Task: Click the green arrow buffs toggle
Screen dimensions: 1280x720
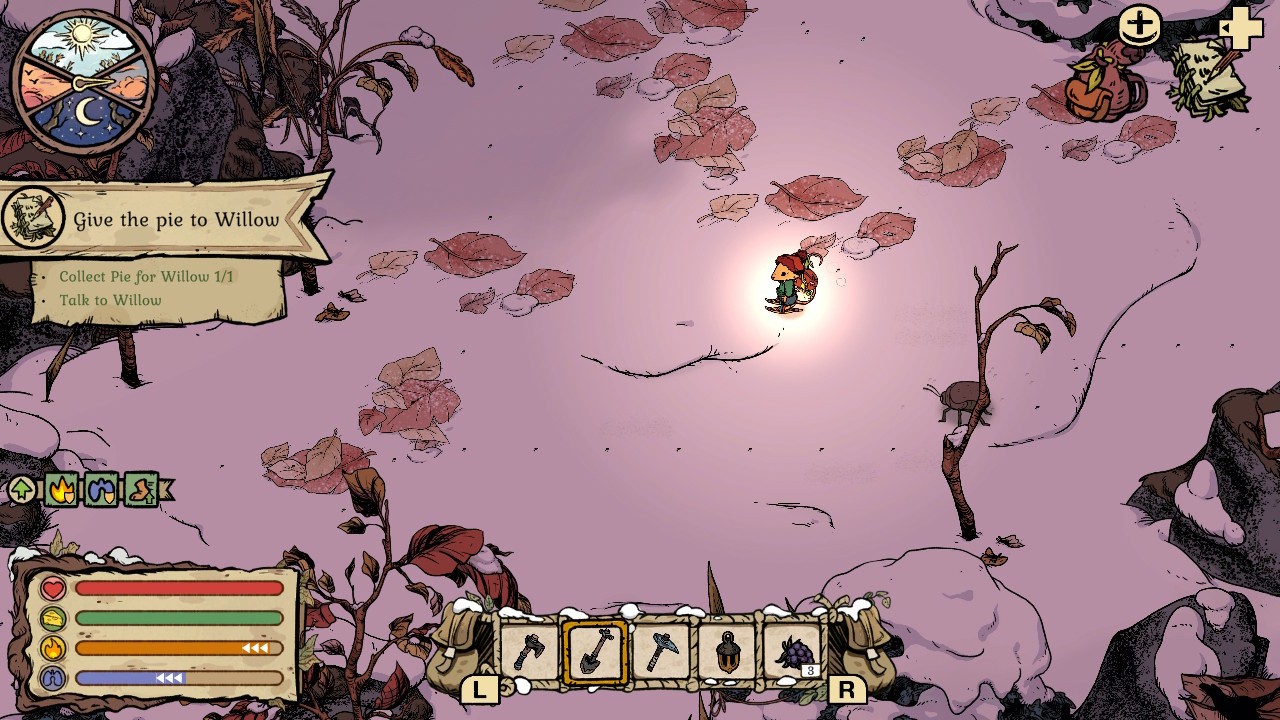Action: [x=22, y=490]
